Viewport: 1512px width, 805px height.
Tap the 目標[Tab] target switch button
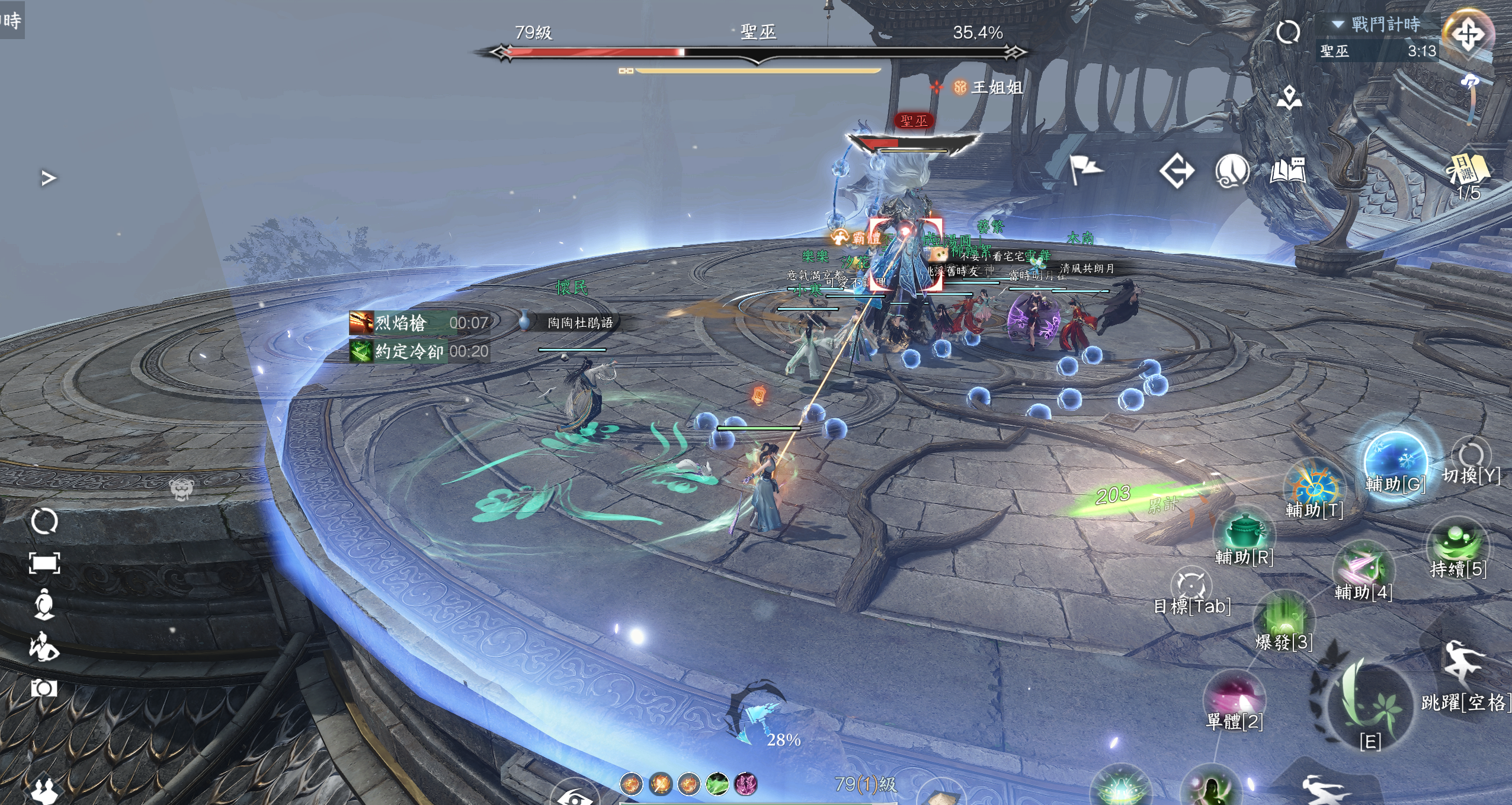click(1191, 586)
